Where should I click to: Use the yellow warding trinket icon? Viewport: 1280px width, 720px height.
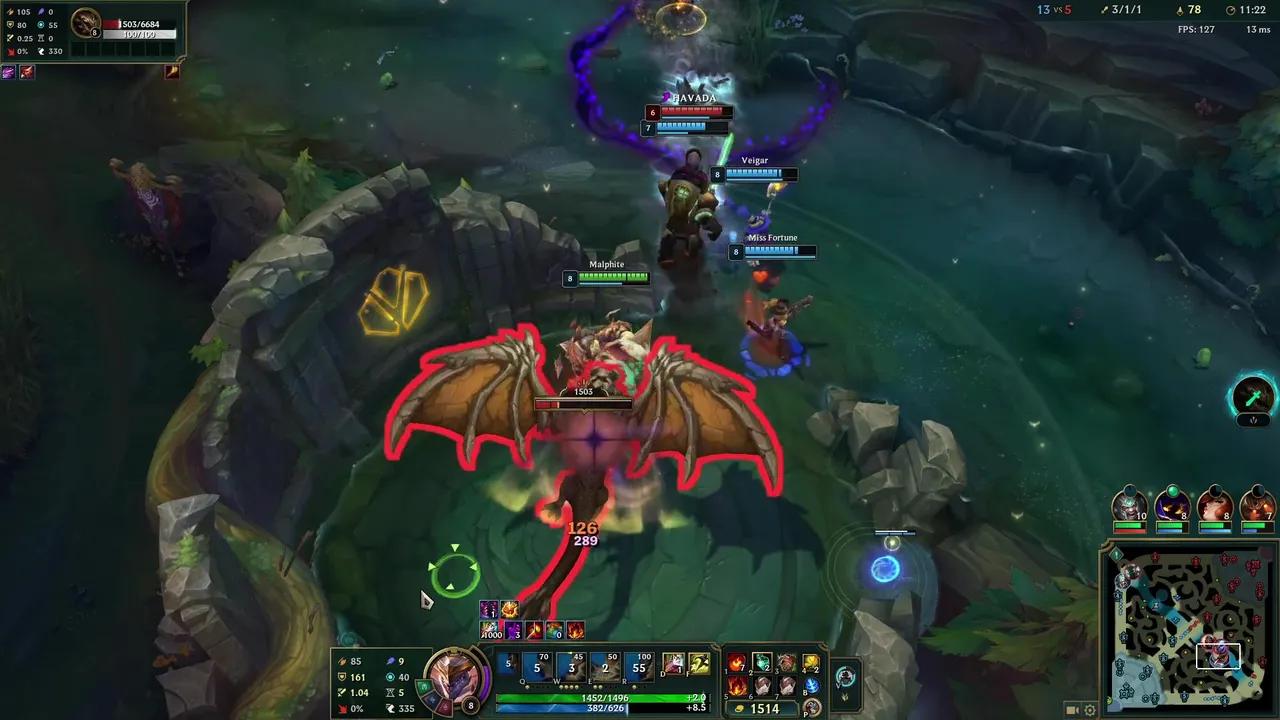pos(812,663)
